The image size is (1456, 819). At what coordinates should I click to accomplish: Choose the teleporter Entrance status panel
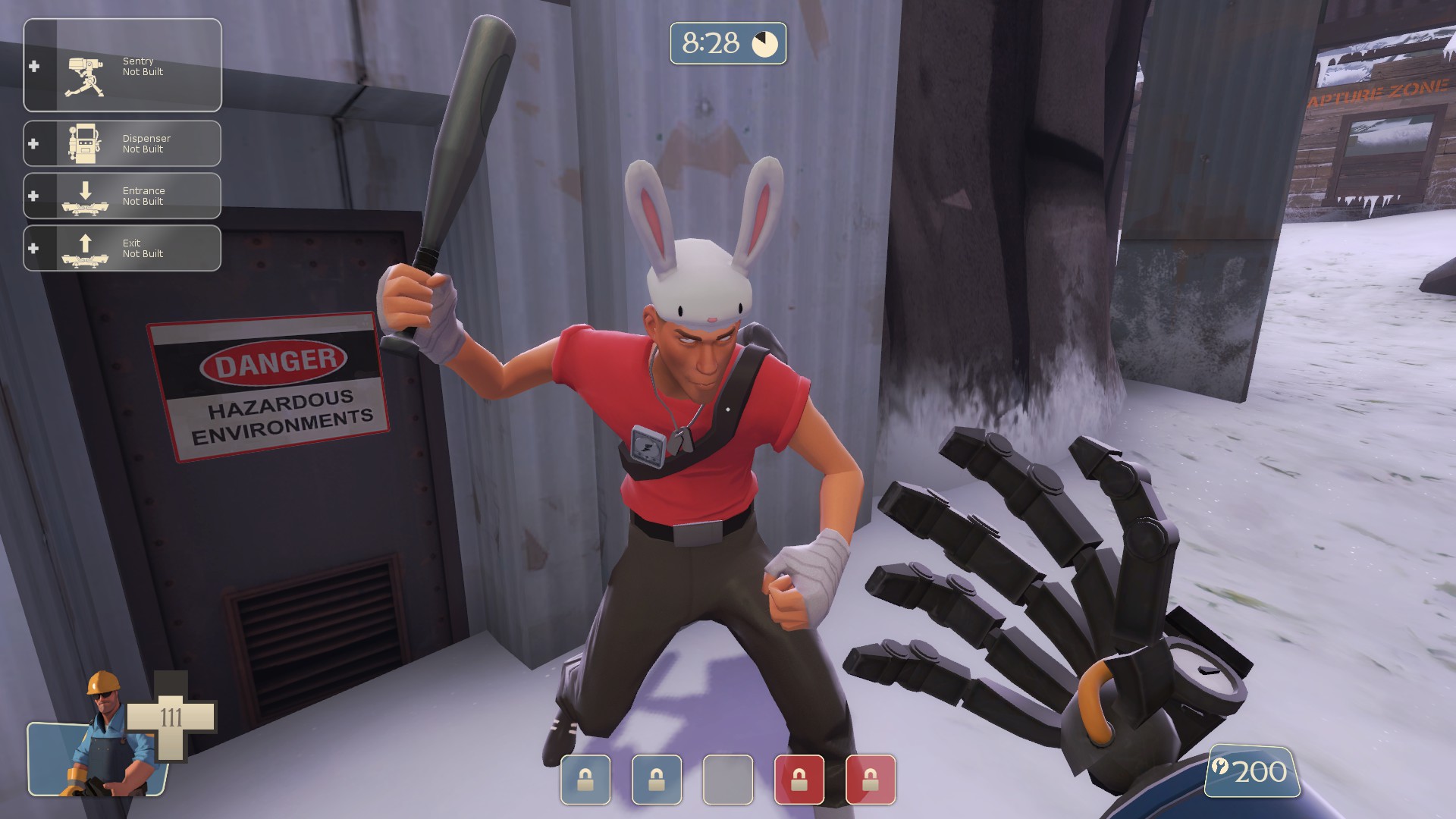click(122, 196)
